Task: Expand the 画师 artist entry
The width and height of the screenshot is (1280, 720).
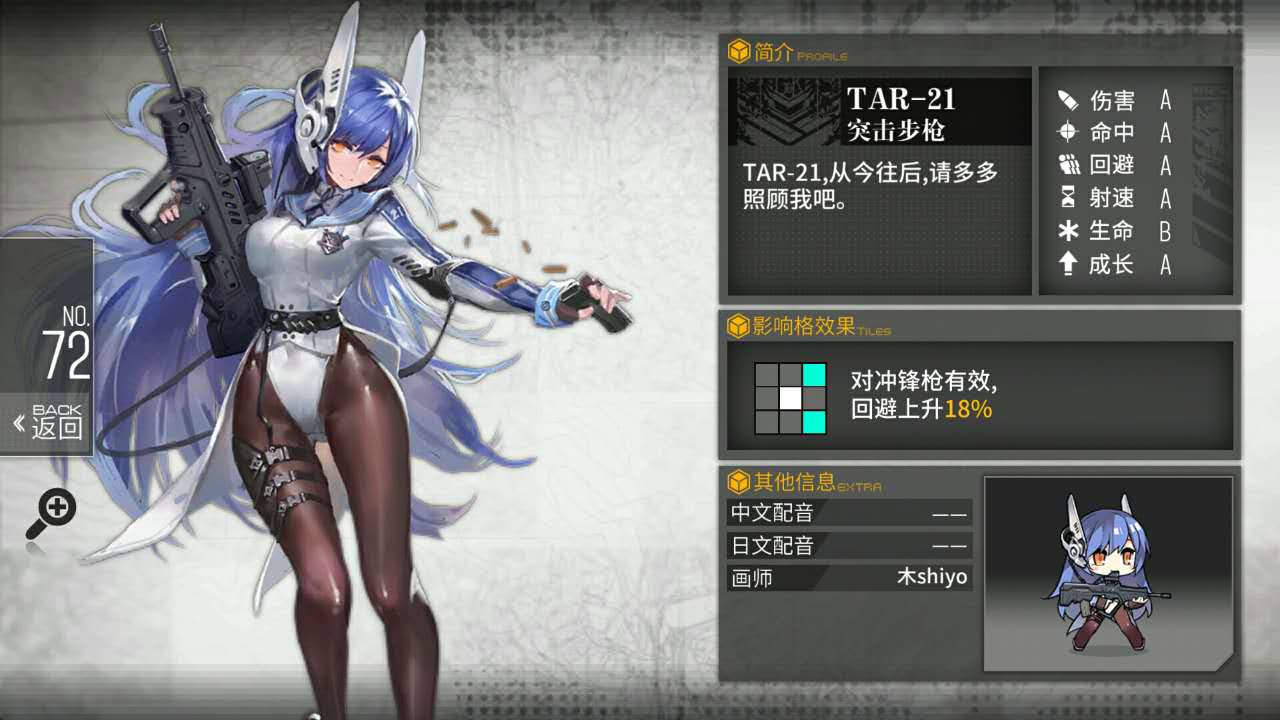Action: click(x=848, y=577)
